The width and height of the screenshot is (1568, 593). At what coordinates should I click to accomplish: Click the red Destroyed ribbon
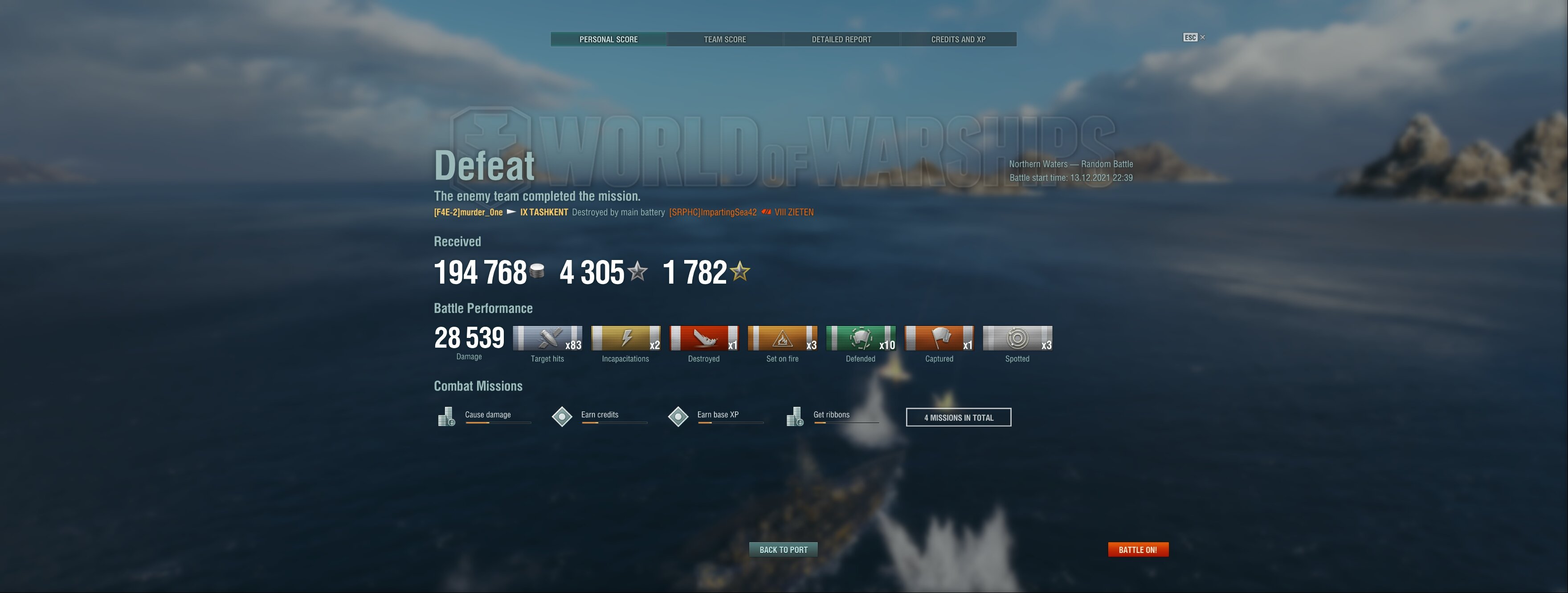704,339
